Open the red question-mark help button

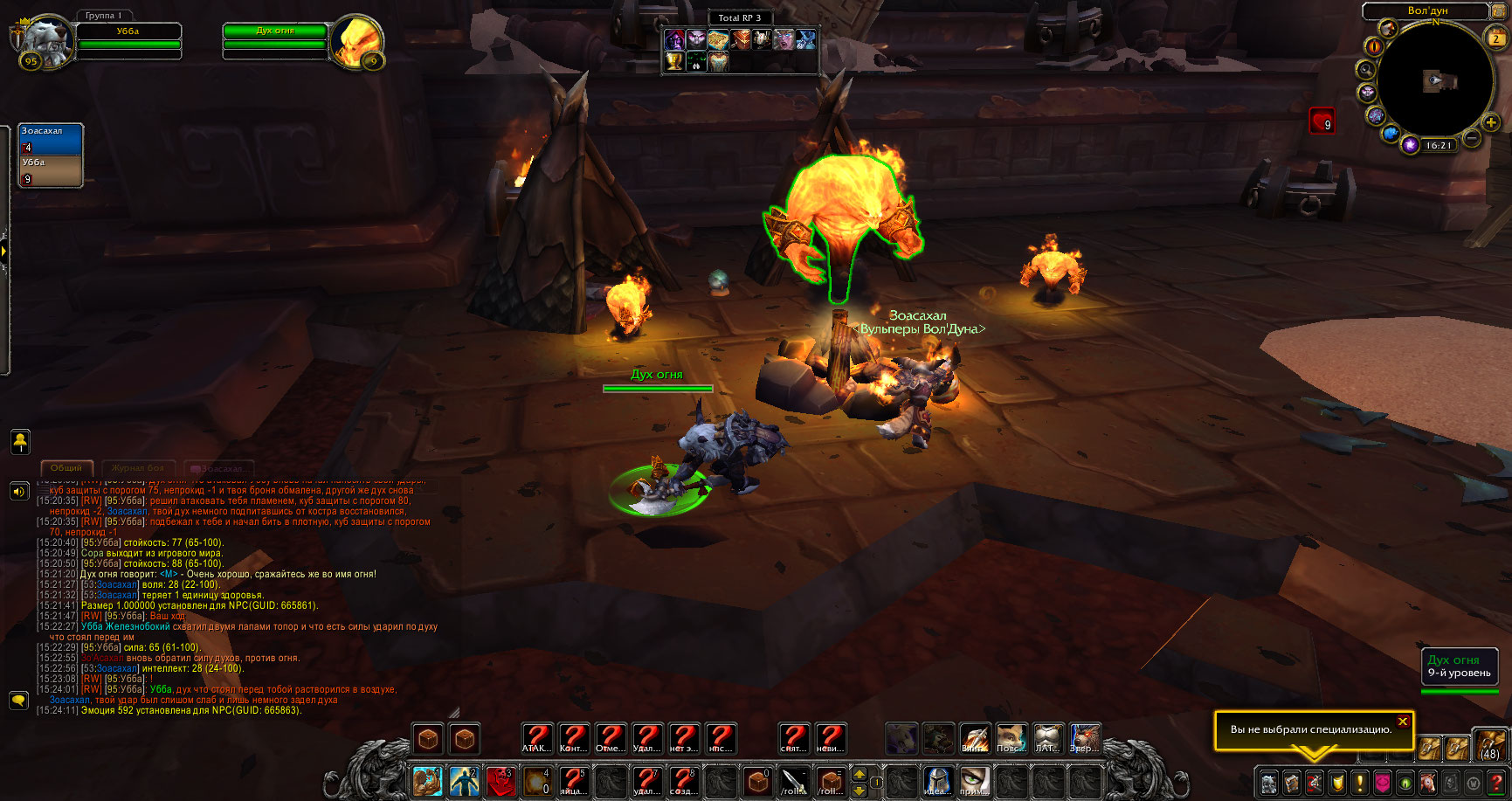coord(1495,782)
